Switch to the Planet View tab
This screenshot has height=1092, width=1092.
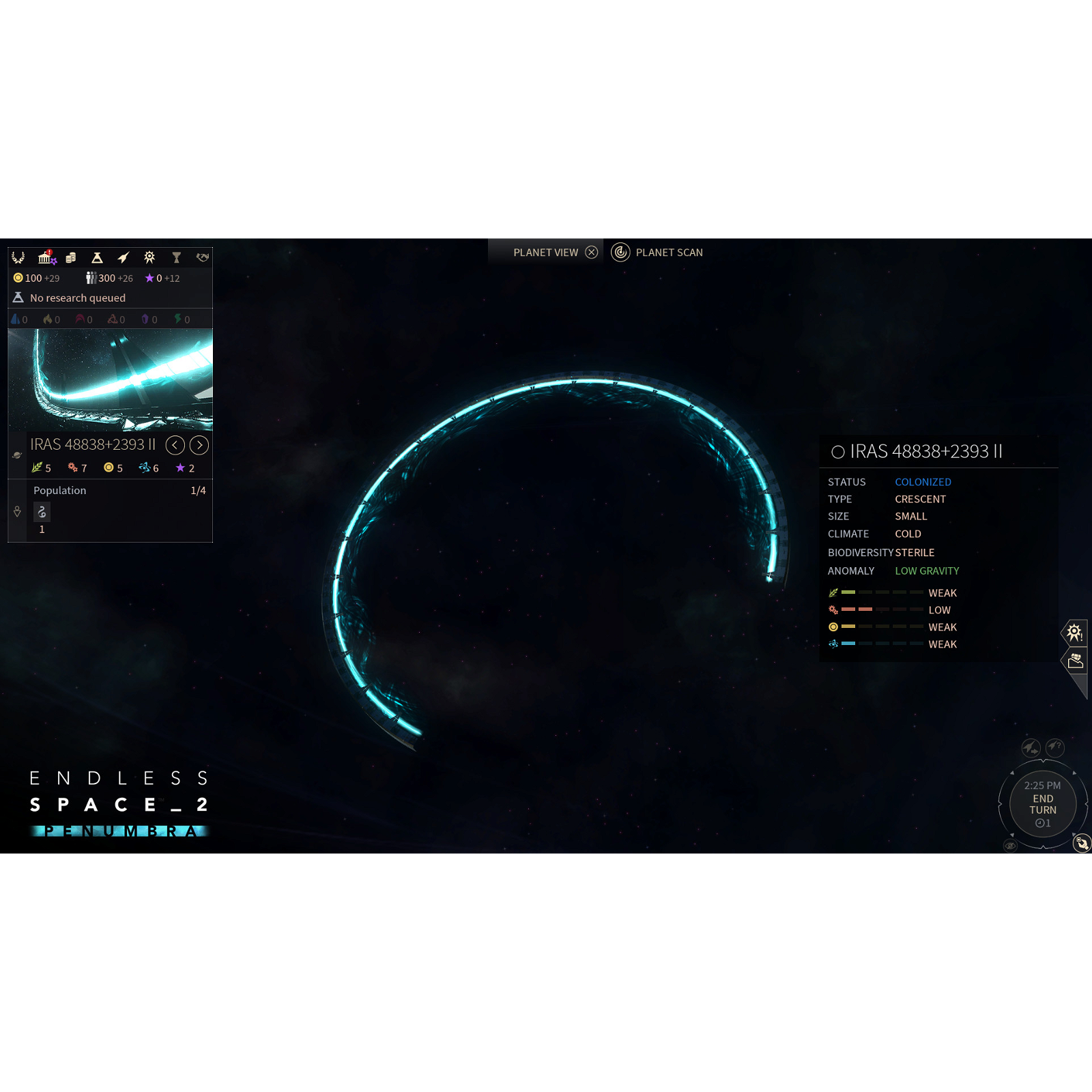546,252
